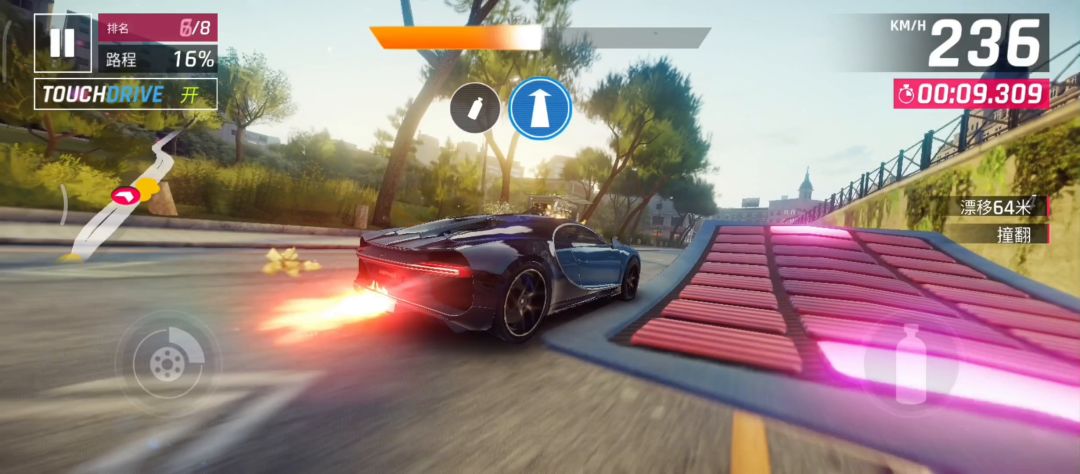Toggle the TouchDrive setting

125,95
